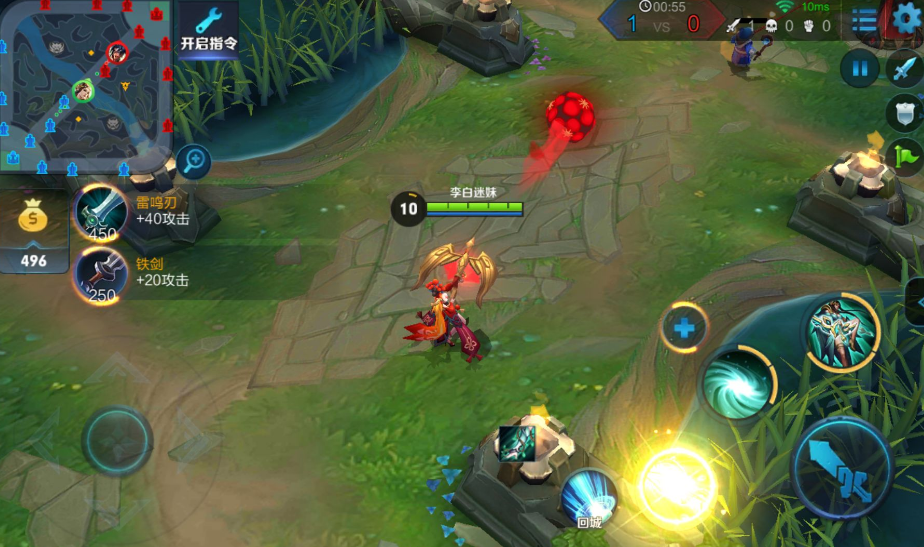Click the magnifier button beside the minimap
This screenshot has height=547, width=924.
coord(195,158)
